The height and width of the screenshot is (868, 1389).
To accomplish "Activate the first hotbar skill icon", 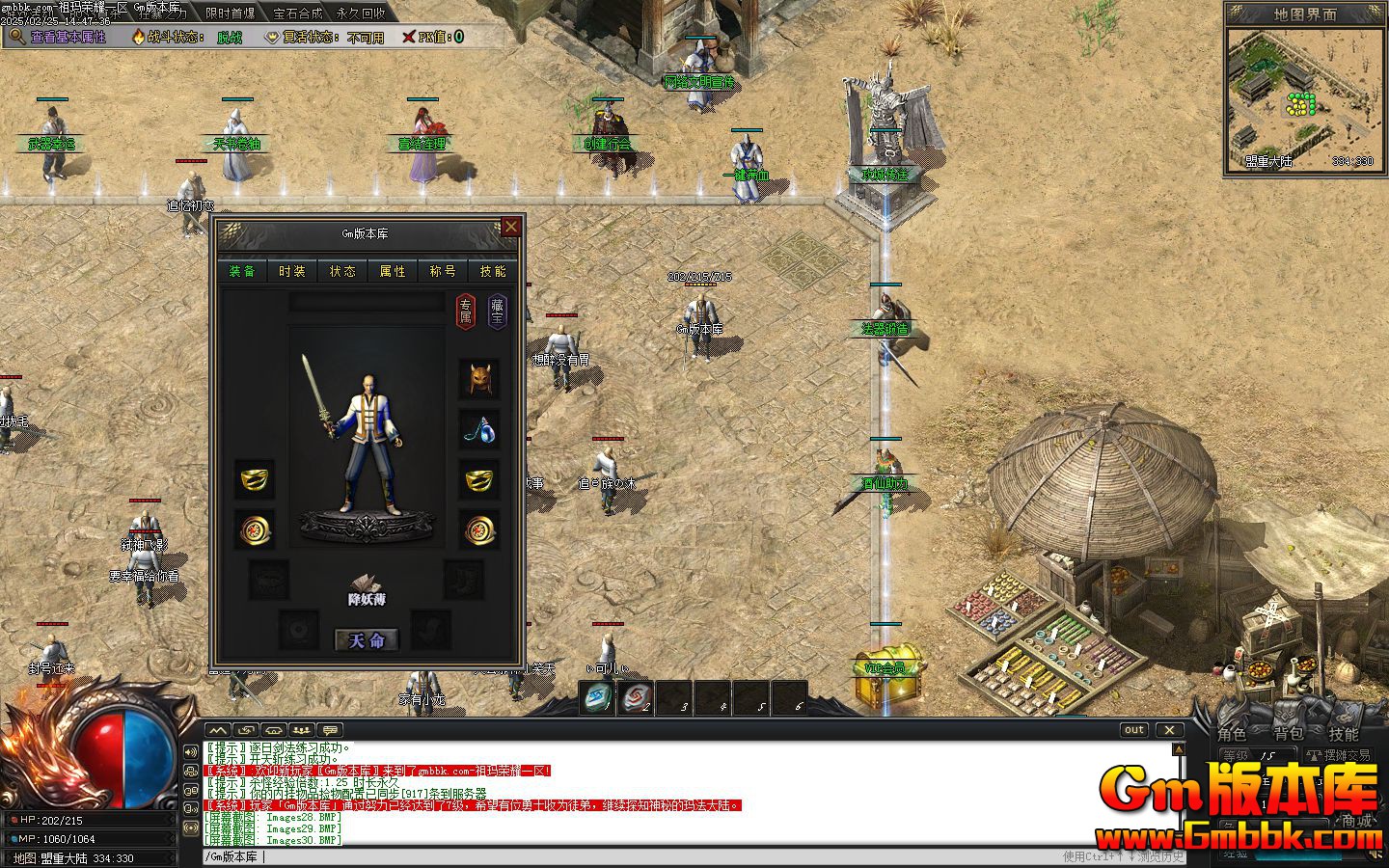I will click(597, 697).
